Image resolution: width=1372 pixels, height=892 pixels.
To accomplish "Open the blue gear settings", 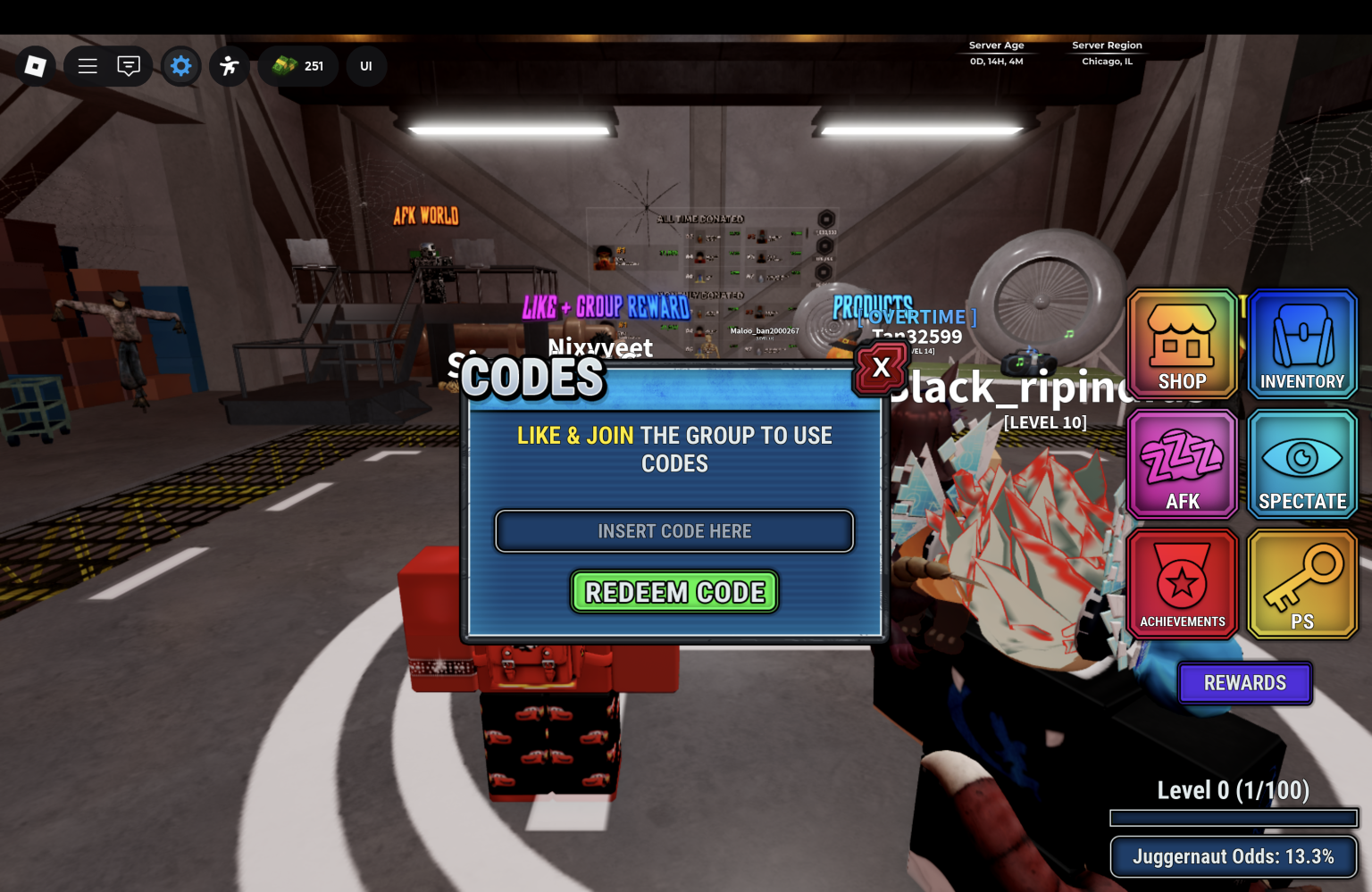I will [181, 66].
